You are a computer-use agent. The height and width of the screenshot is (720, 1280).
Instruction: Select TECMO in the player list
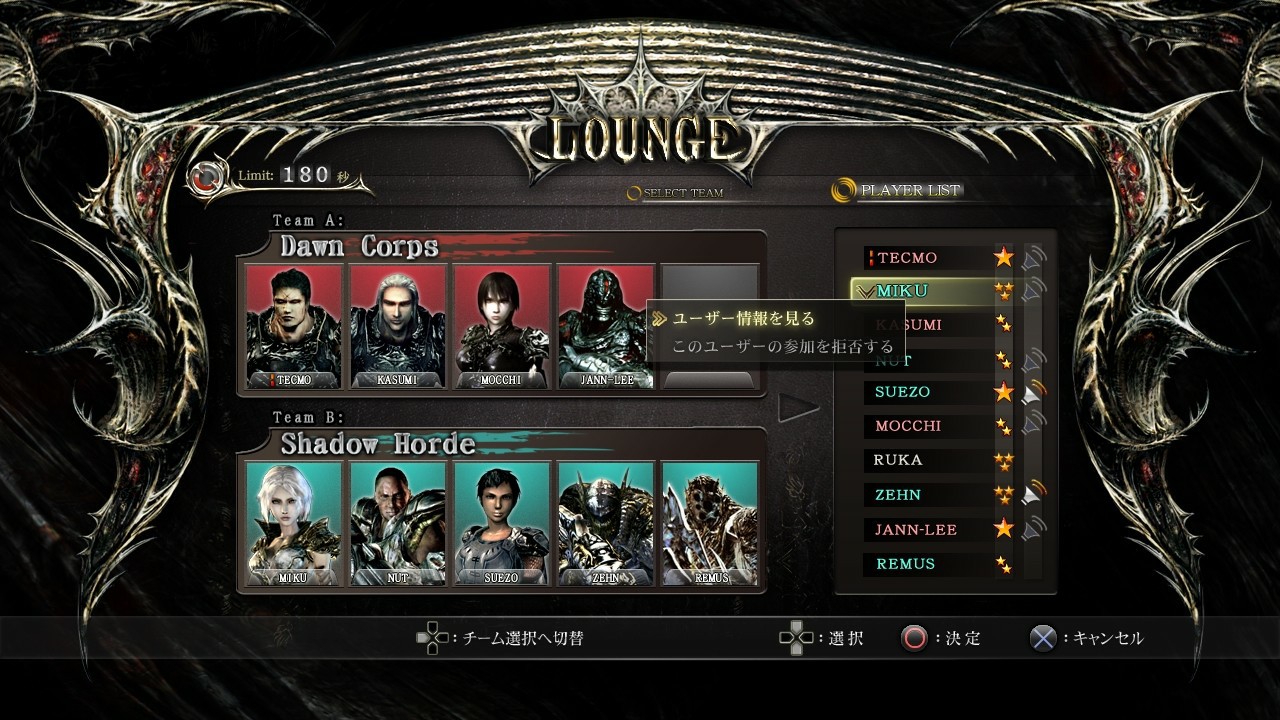pyautogui.click(x=907, y=258)
